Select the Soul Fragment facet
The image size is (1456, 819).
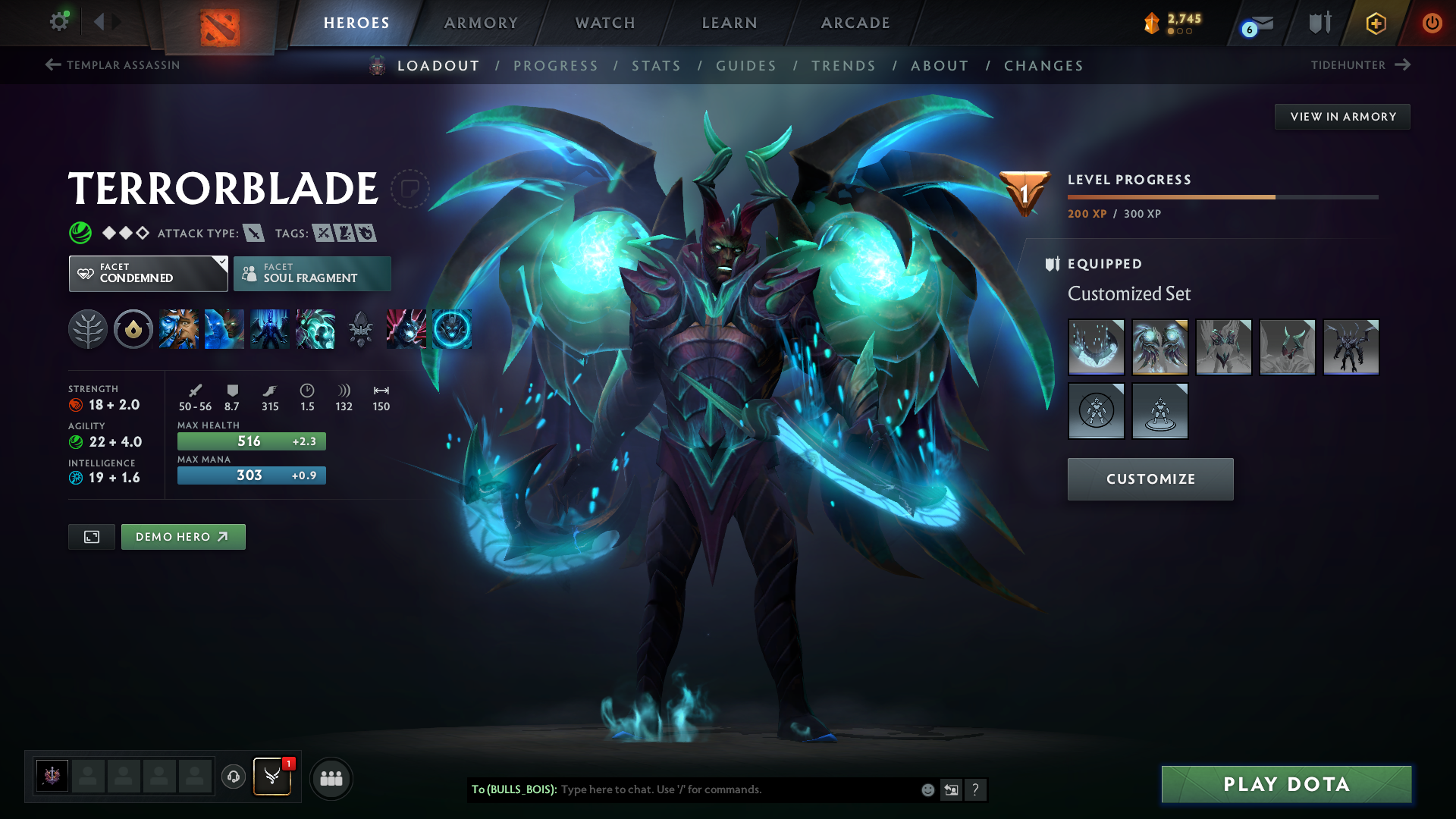click(x=312, y=274)
